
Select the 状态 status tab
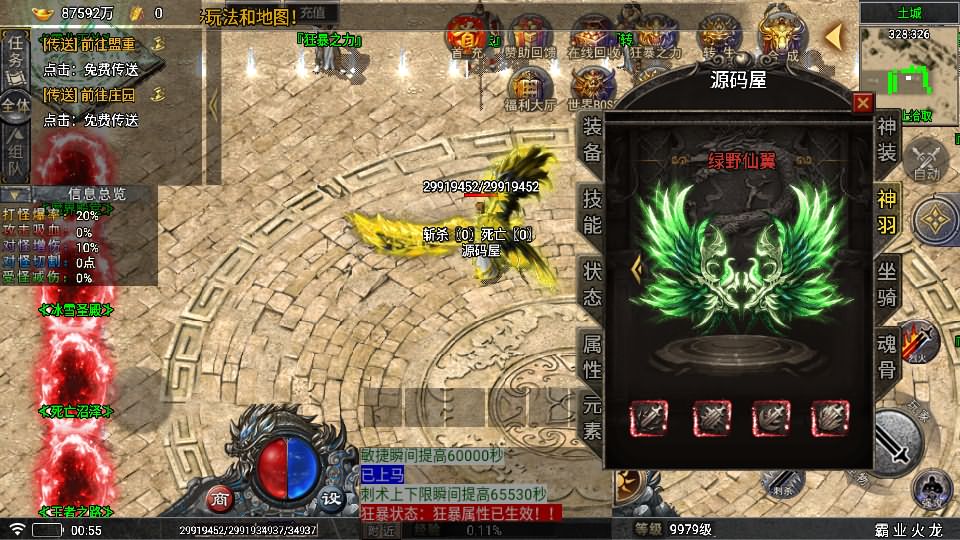pos(592,283)
